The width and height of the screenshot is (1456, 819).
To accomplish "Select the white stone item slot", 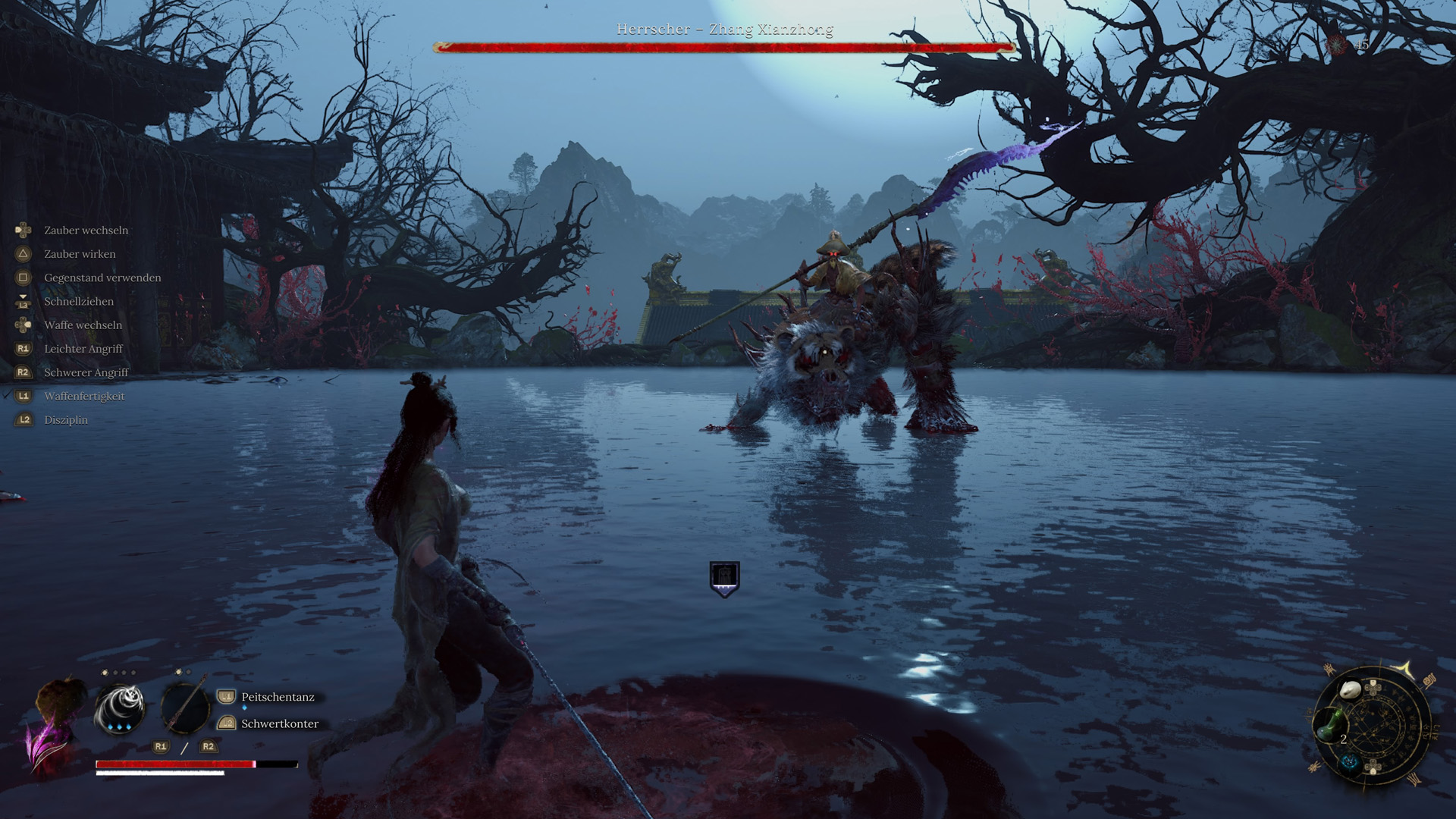I will (x=1351, y=691).
